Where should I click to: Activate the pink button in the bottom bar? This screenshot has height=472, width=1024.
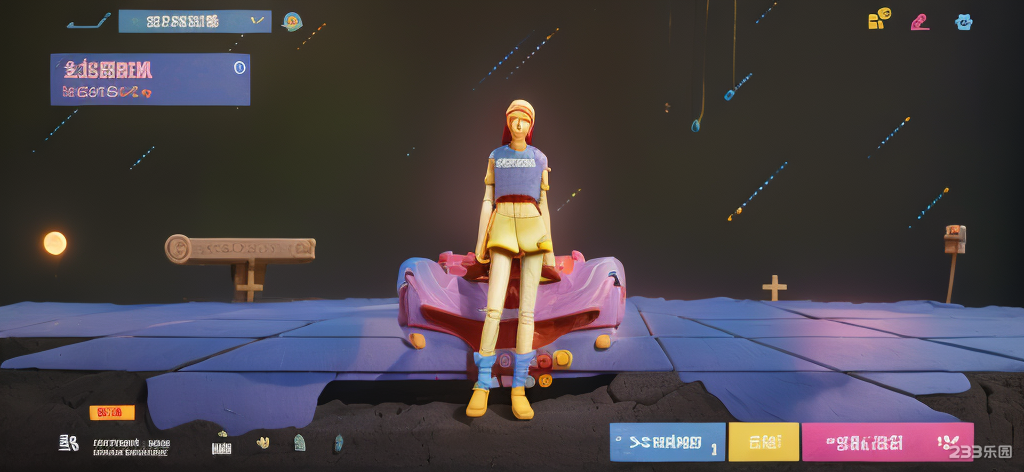pyautogui.click(x=887, y=442)
